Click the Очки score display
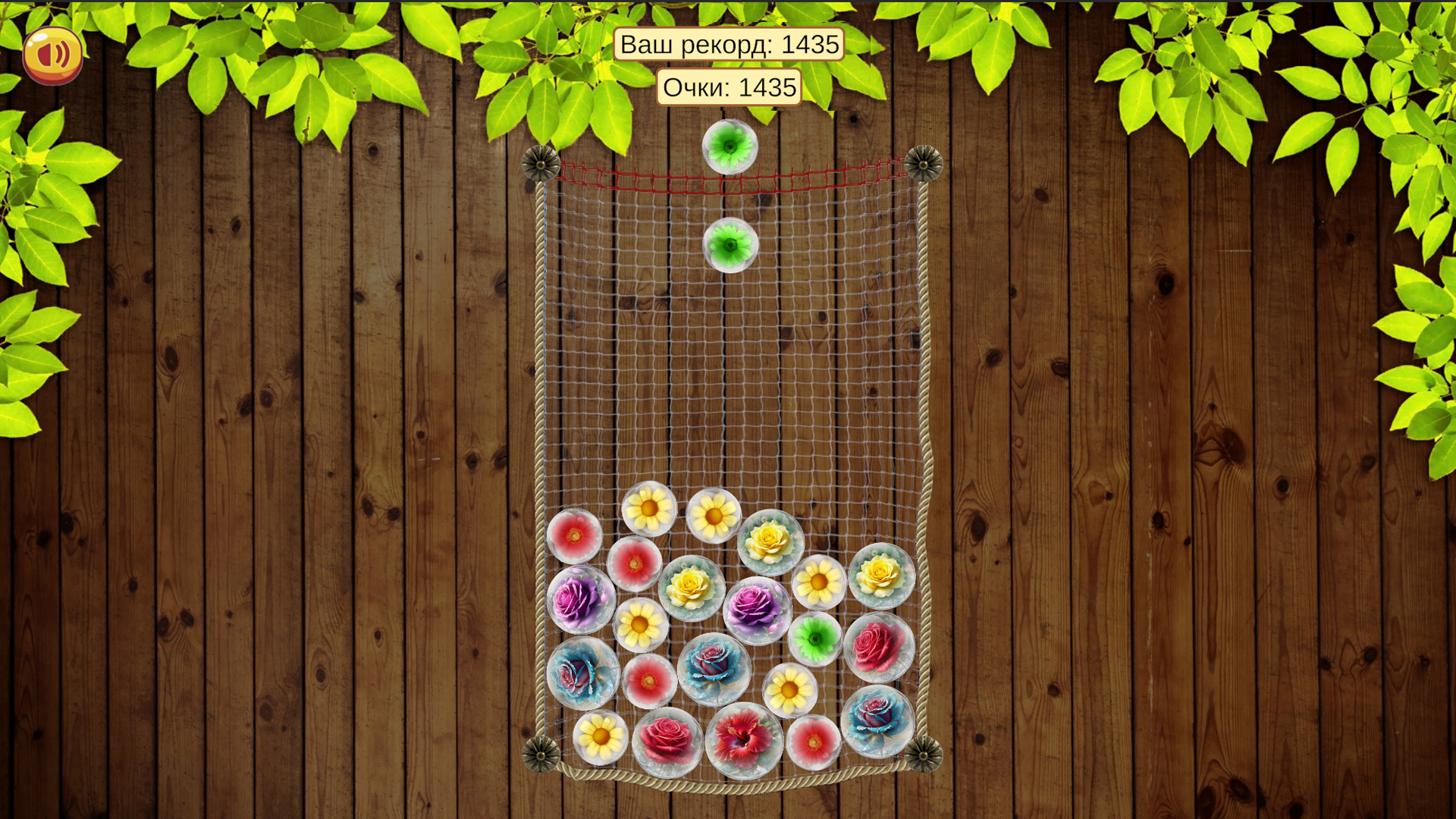The height and width of the screenshot is (819, 1456). coord(730,86)
